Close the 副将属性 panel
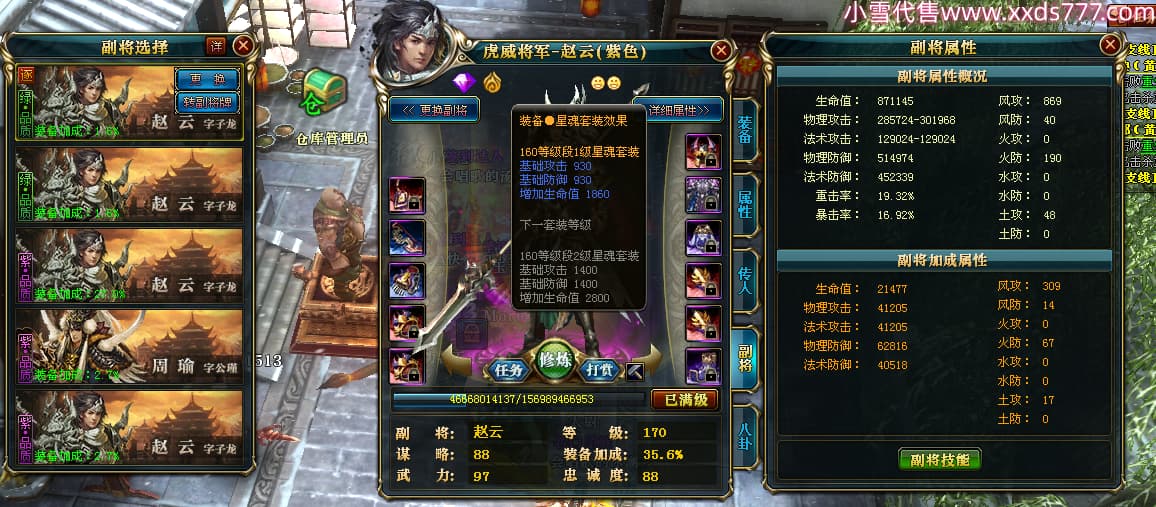1156x507 pixels. (1110, 45)
